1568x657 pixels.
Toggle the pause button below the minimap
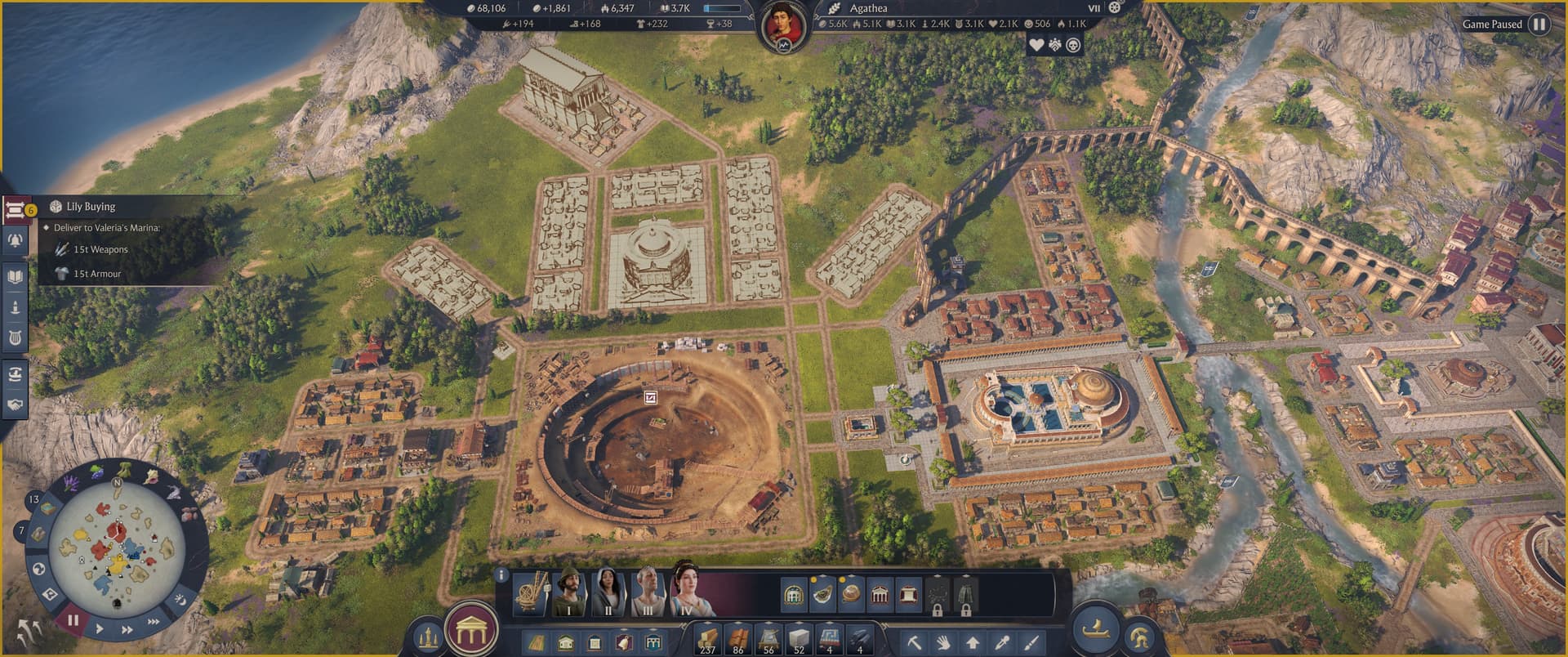(73, 620)
